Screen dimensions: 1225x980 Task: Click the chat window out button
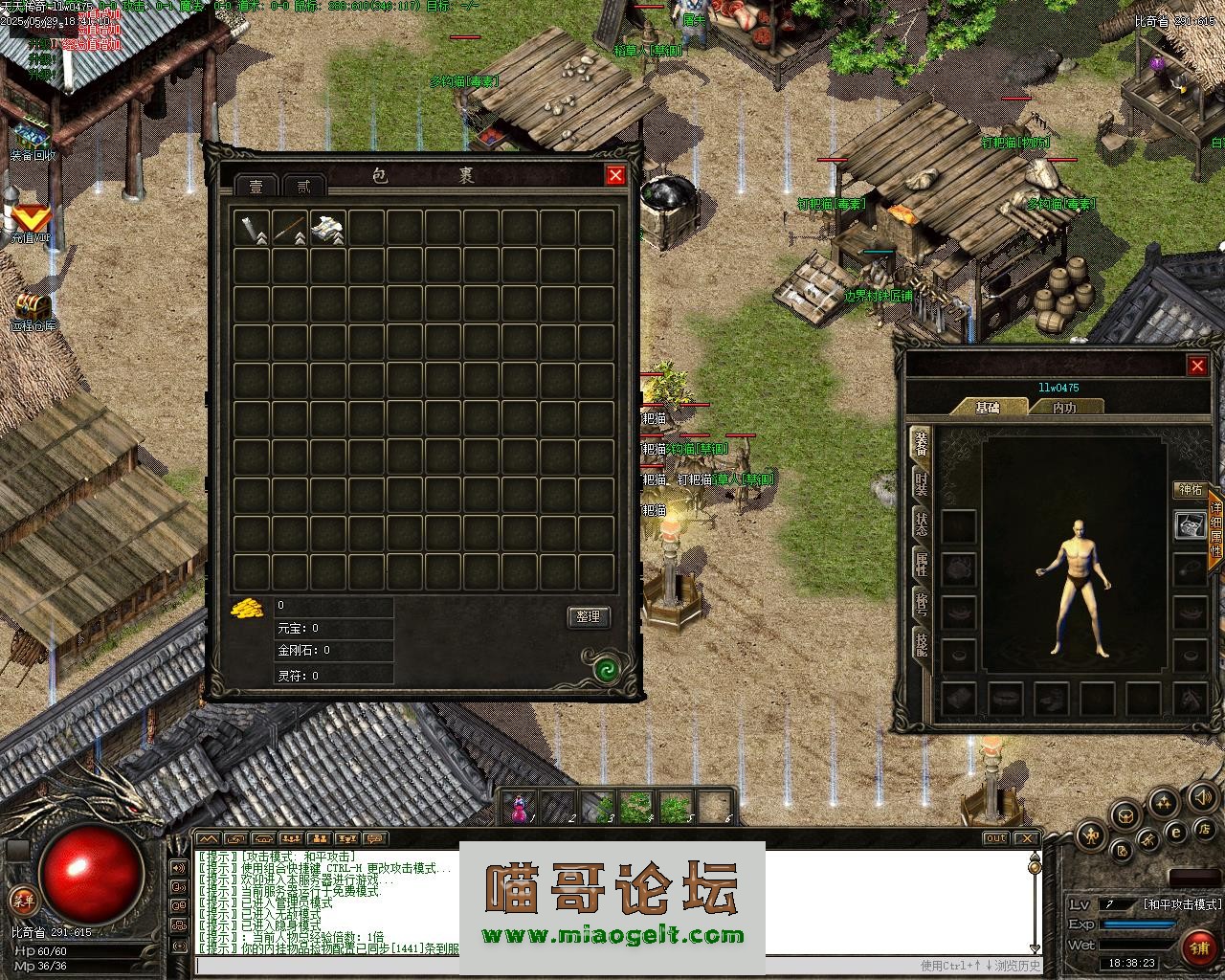pyautogui.click(x=996, y=838)
